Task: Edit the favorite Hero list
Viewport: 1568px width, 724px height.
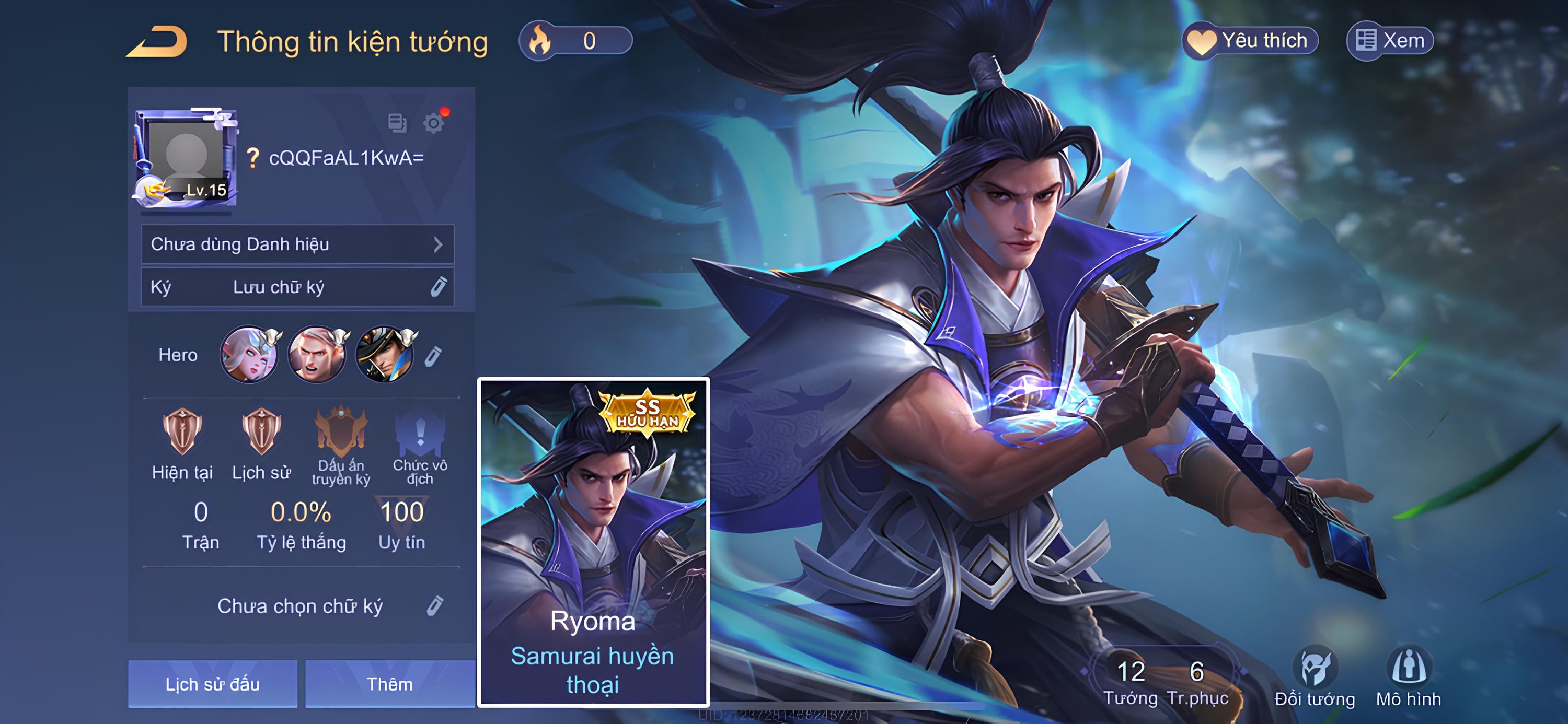Action: coord(433,356)
